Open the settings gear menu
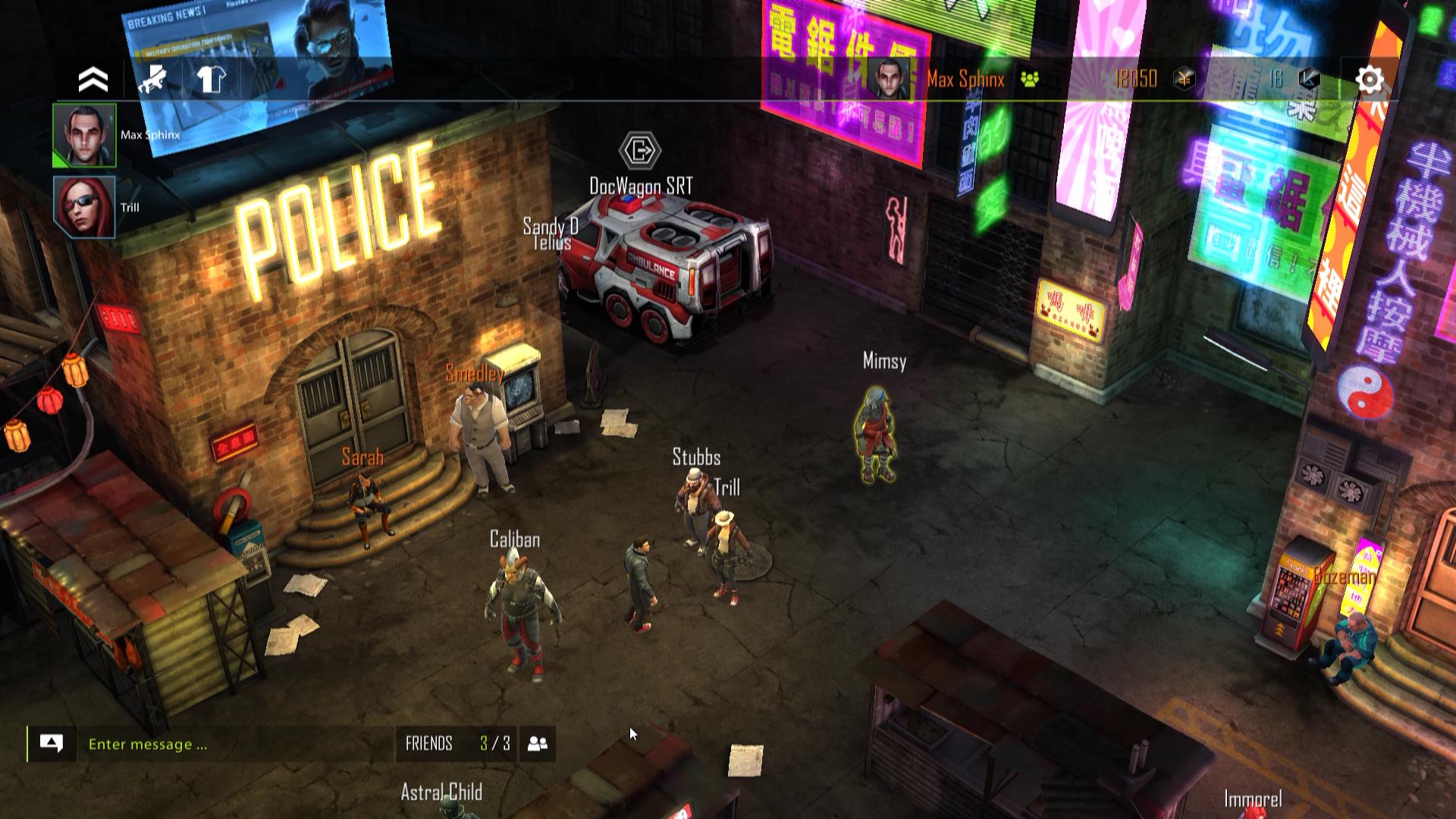Screen dimensions: 1456x819 [x=1370, y=80]
